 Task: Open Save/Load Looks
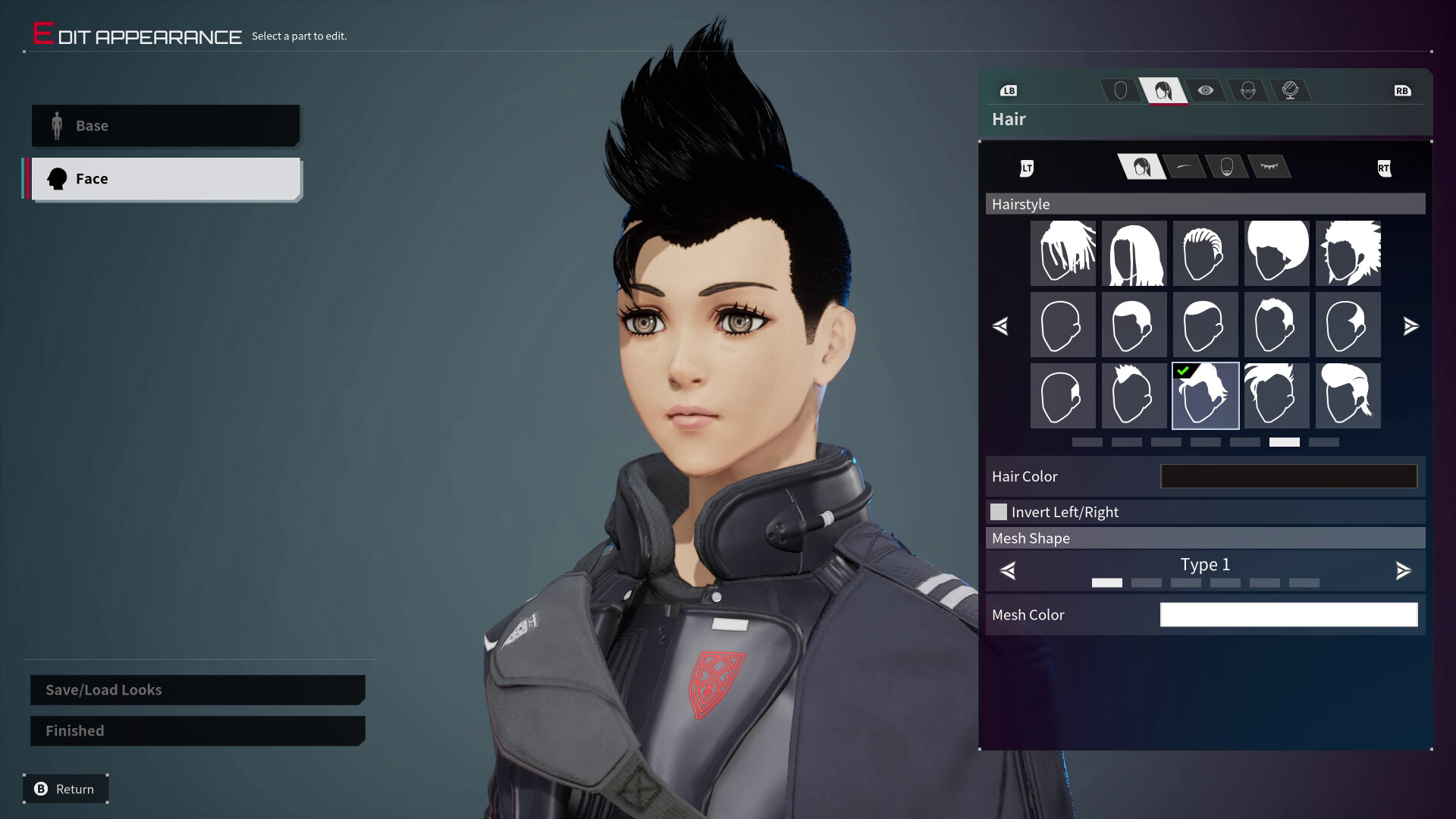[x=196, y=689]
